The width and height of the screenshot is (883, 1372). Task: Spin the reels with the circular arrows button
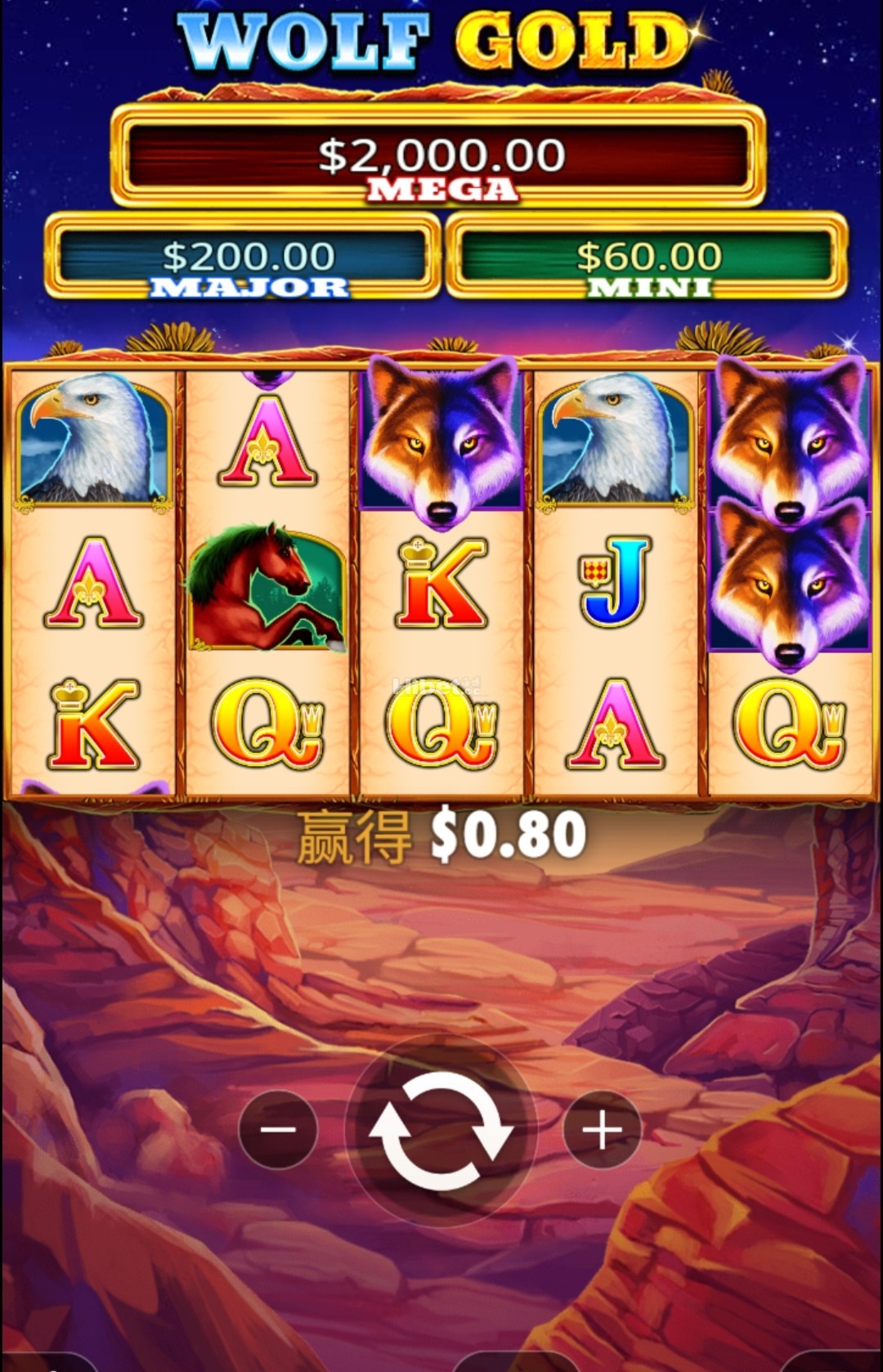(x=441, y=1130)
